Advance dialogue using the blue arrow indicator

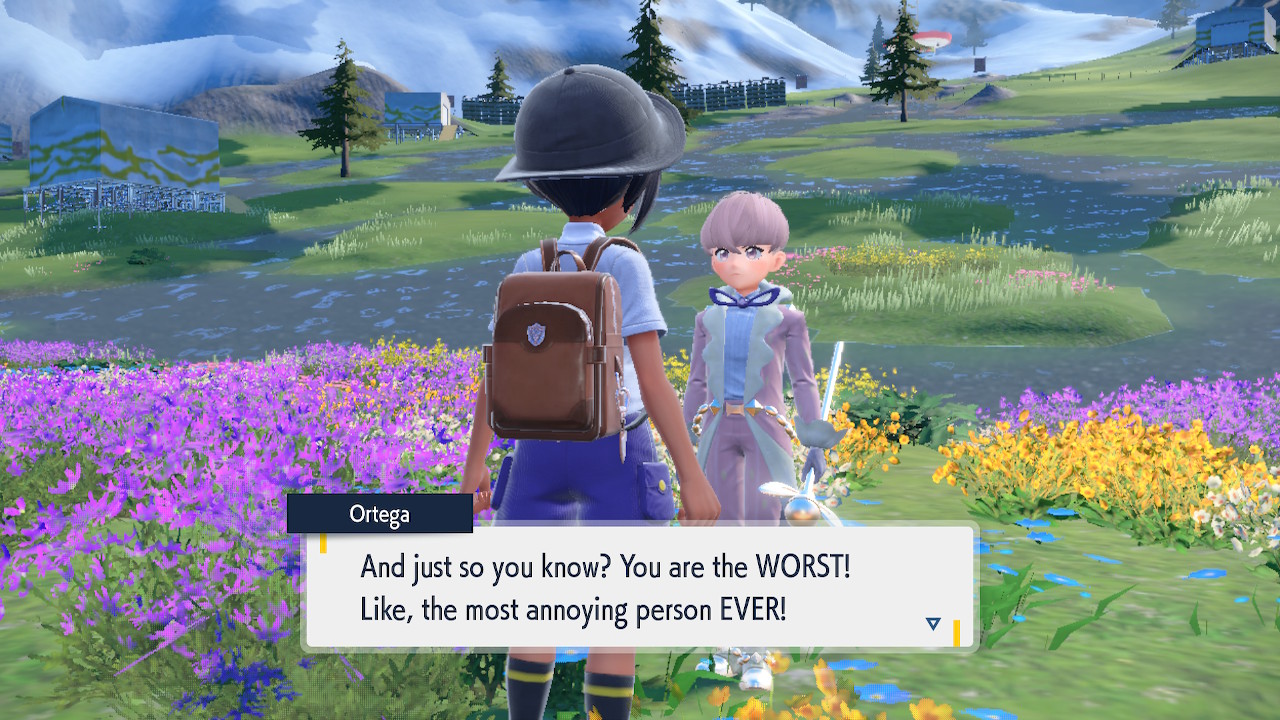click(x=933, y=624)
